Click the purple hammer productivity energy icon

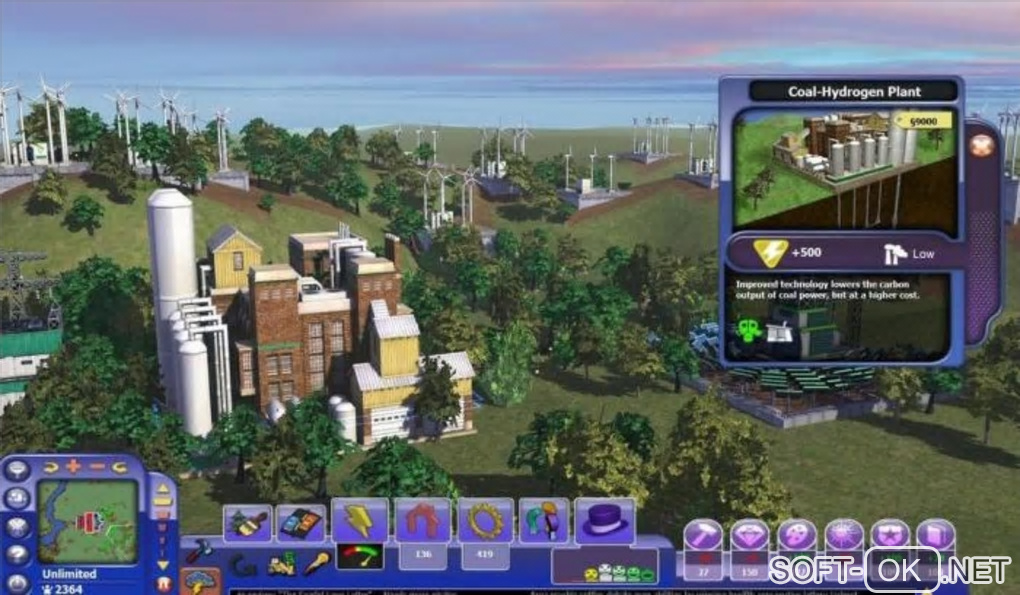pyautogui.click(x=702, y=536)
